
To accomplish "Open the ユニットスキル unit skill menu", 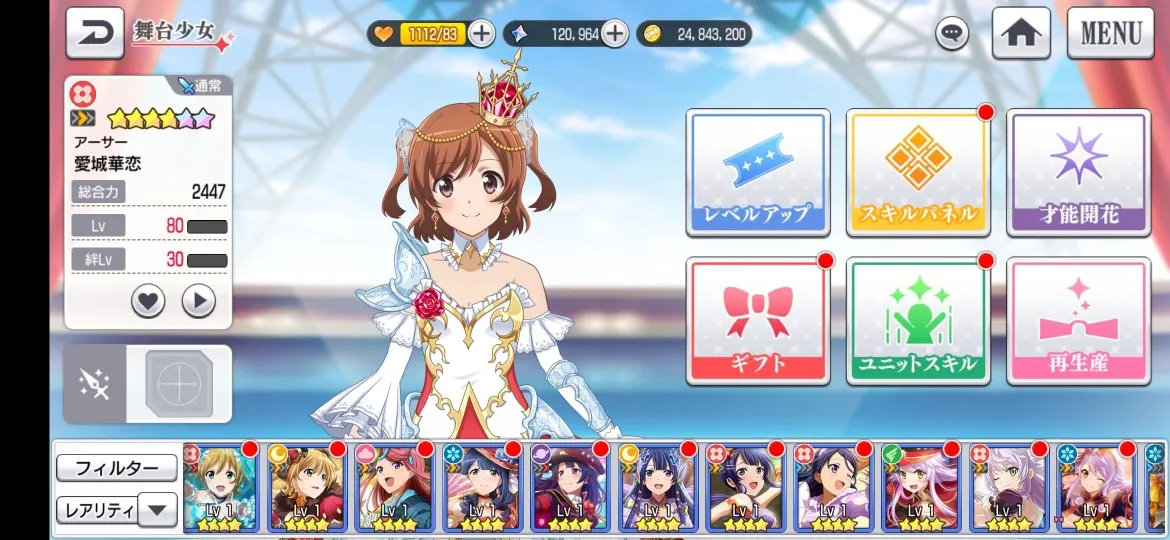I will coord(917,321).
